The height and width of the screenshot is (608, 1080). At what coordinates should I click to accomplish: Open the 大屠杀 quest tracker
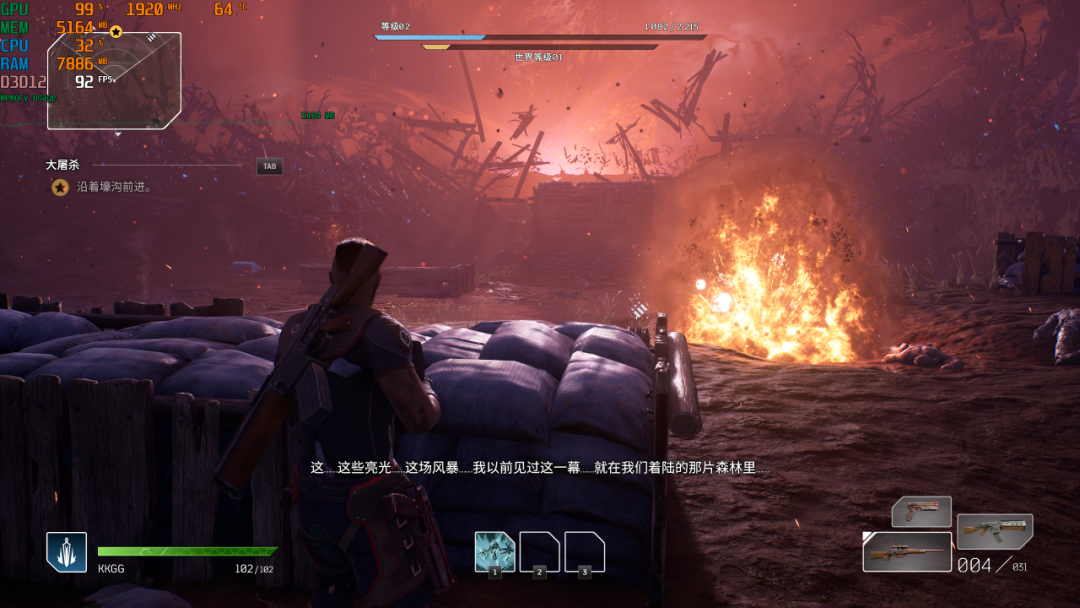pyautogui.click(x=62, y=165)
